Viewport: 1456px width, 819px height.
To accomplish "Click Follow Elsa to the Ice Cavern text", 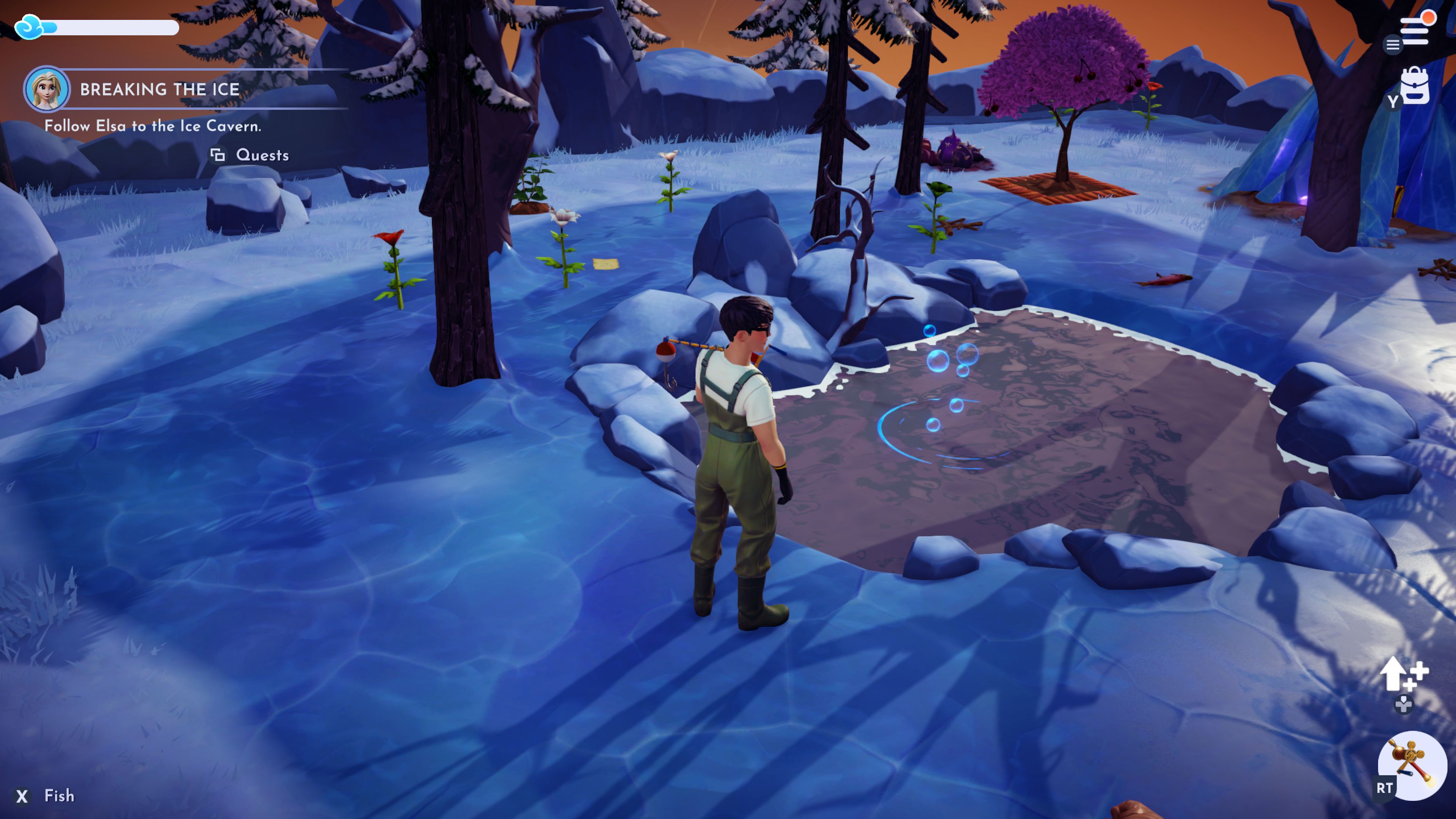I will click(154, 127).
